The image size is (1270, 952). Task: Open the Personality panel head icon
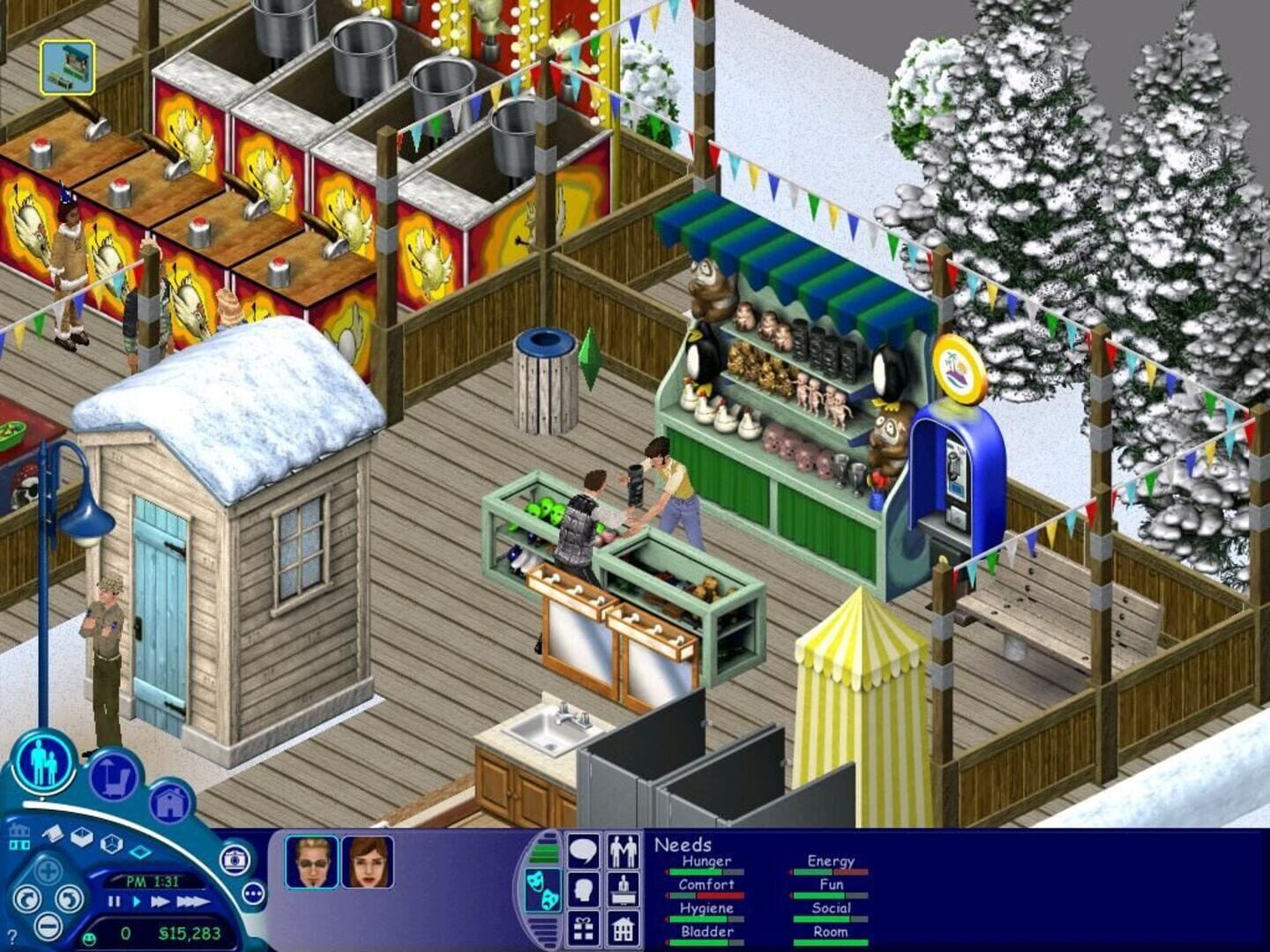pyautogui.click(x=582, y=889)
